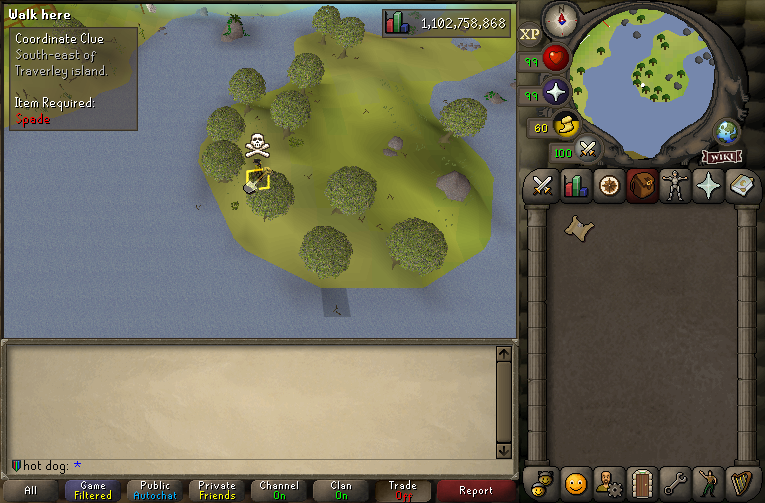Switch to the Skills tab
Viewport: 765px width, 503px height.
(576, 186)
